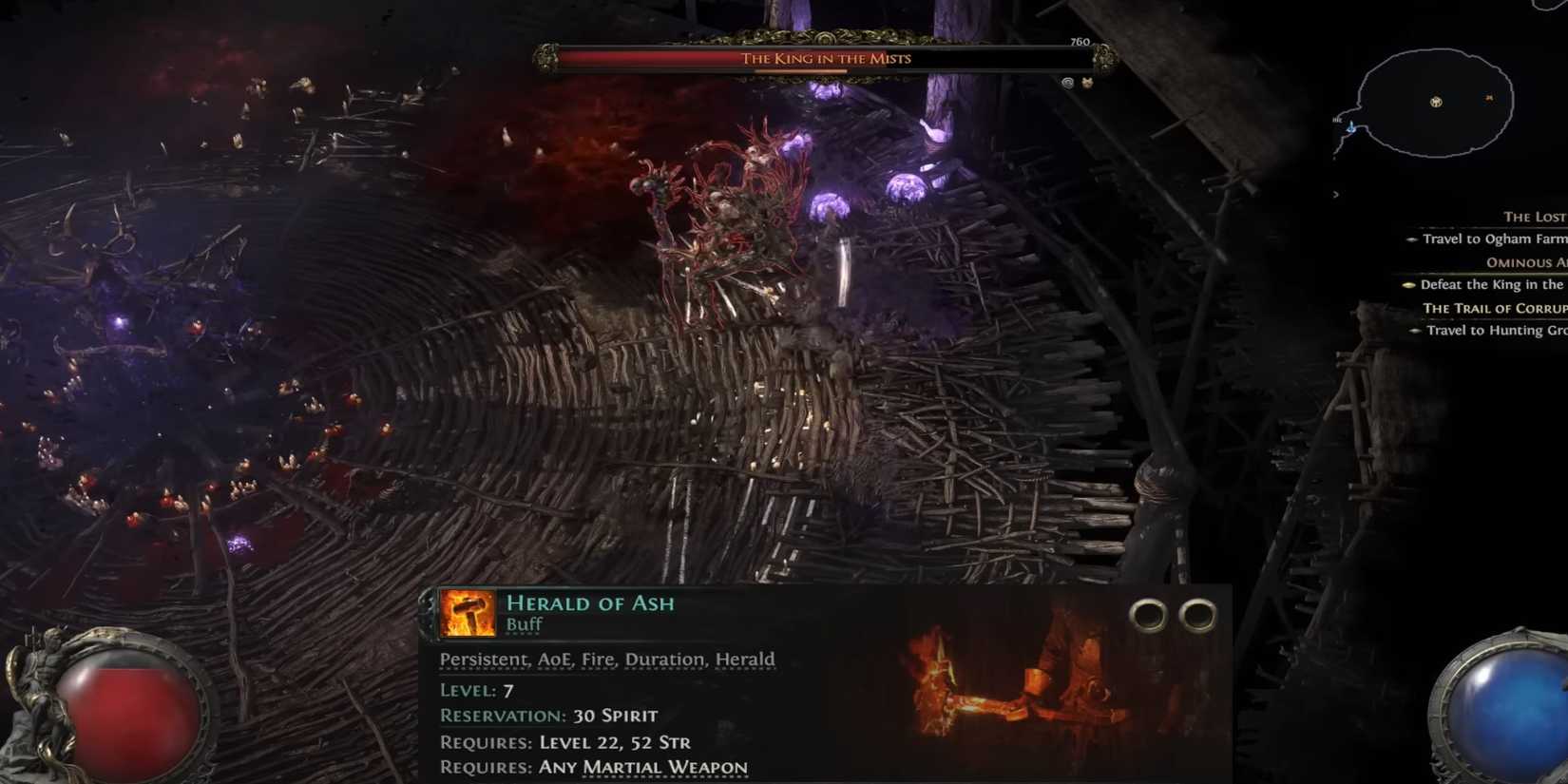Collapse The Lost quest heading
The image size is (1568, 784).
[x=1534, y=217]
